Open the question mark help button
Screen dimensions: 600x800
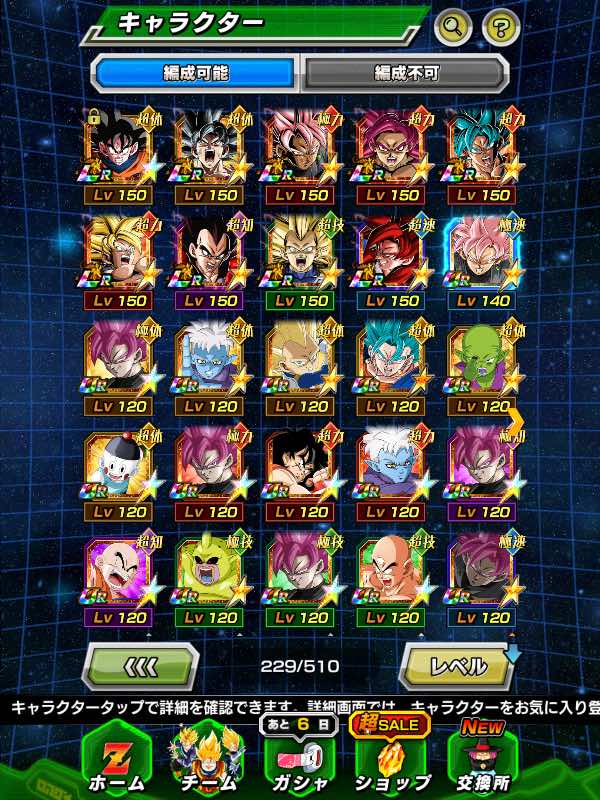(x=501, y=26)
